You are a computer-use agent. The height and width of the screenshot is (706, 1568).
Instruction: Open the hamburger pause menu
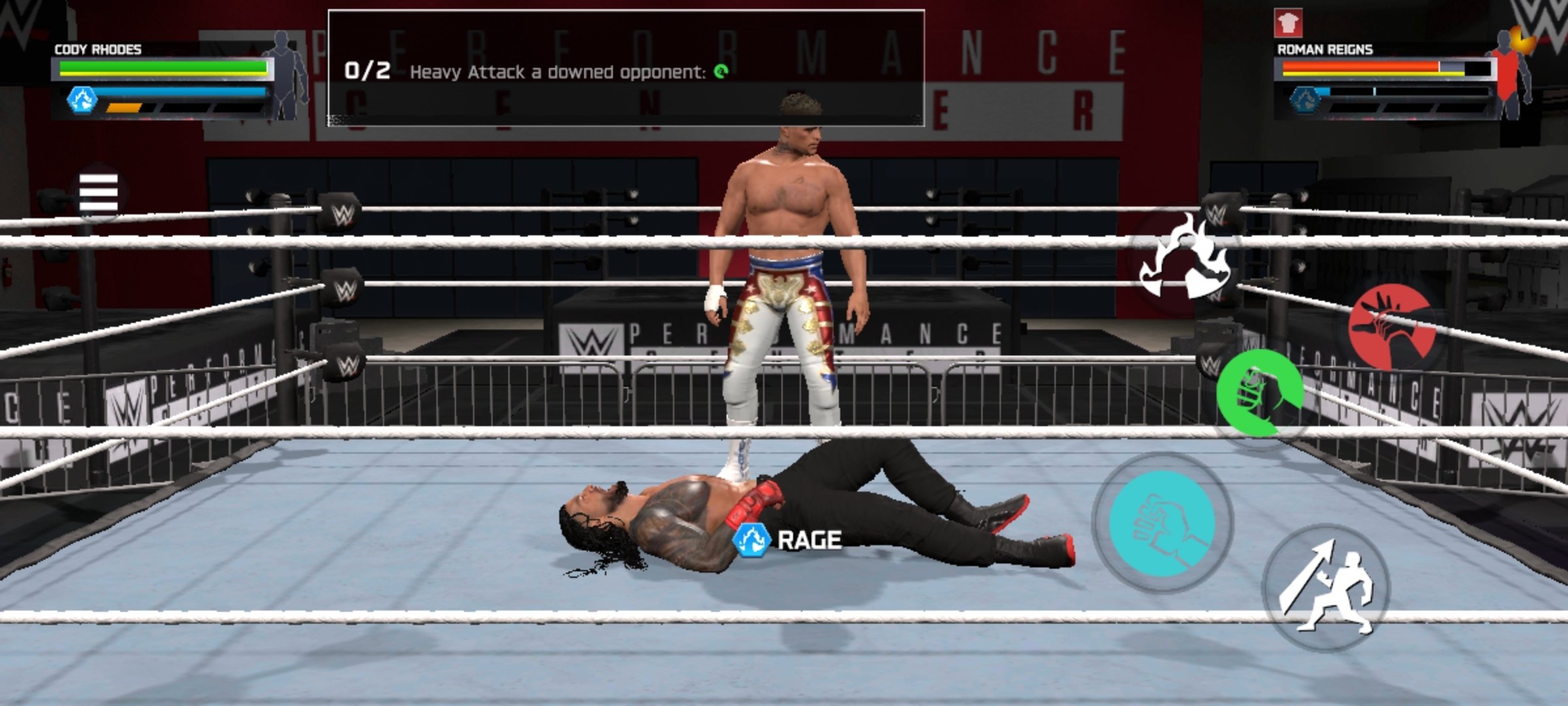[x=98, y=193]
